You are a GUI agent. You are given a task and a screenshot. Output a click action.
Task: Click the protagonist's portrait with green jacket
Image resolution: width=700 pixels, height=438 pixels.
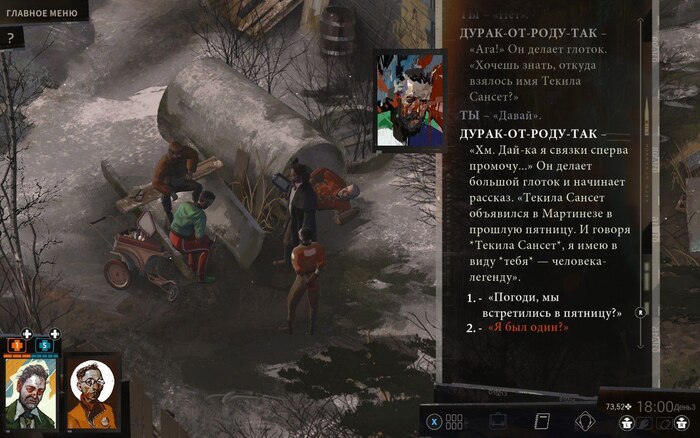(30, 392)
